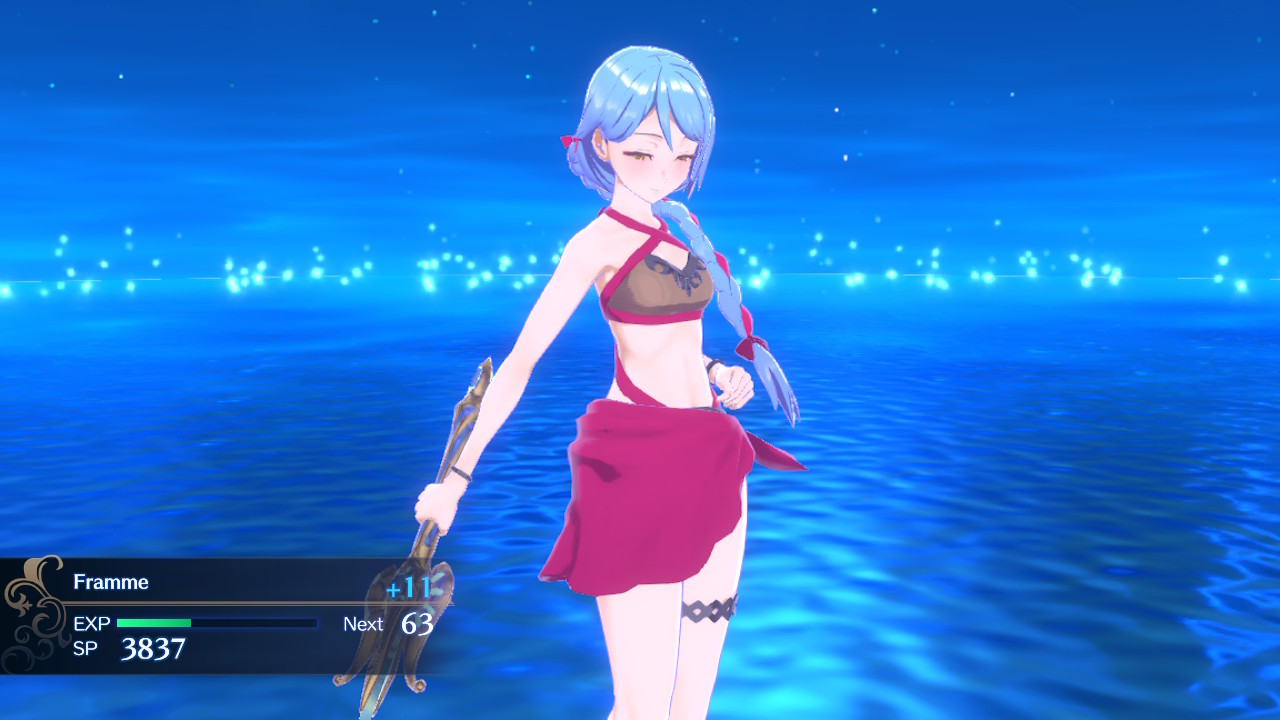Select the bracelet on Framme's wrist
This screenshot has width=1280, height=720.
460,470
